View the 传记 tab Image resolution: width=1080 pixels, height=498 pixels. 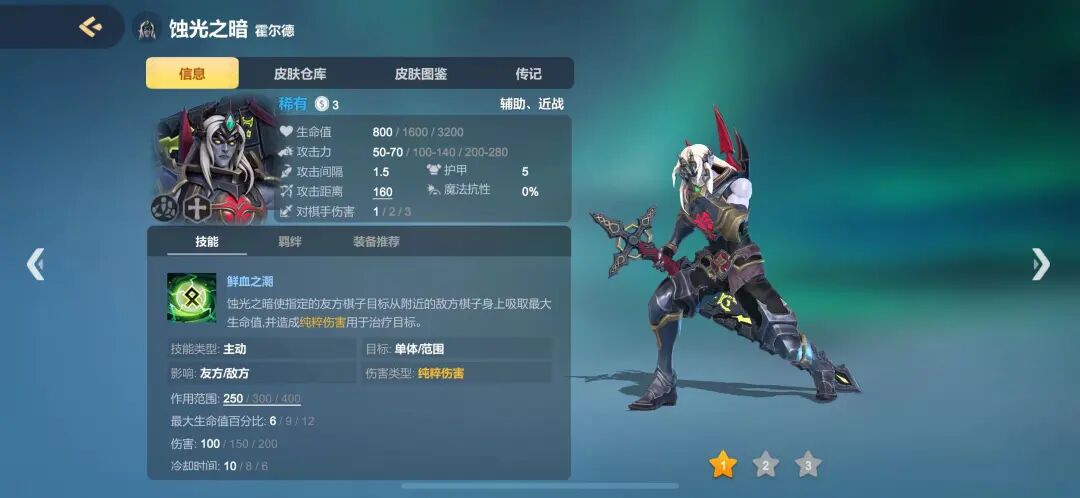coord(528,73)
